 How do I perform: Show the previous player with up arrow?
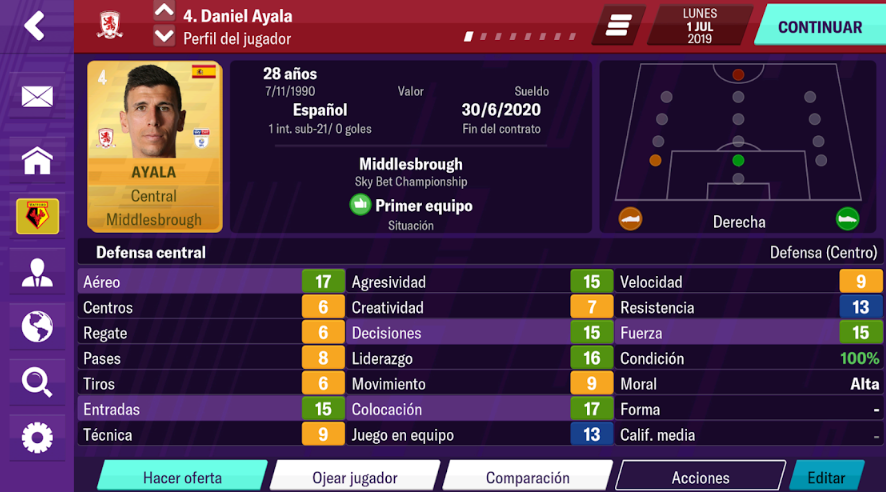[x=164, y=13]
